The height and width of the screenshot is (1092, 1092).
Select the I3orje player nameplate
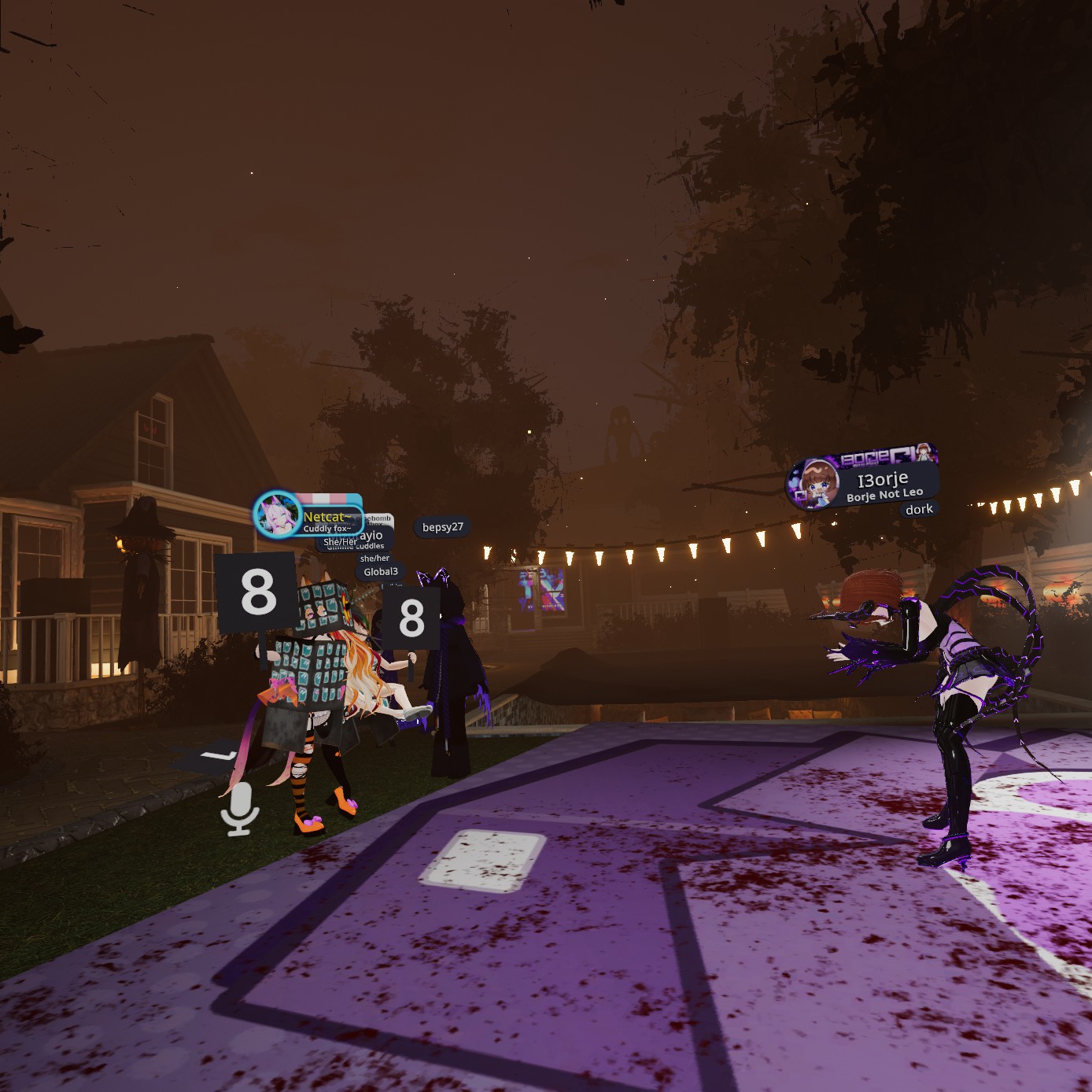[x=881, y=479]
